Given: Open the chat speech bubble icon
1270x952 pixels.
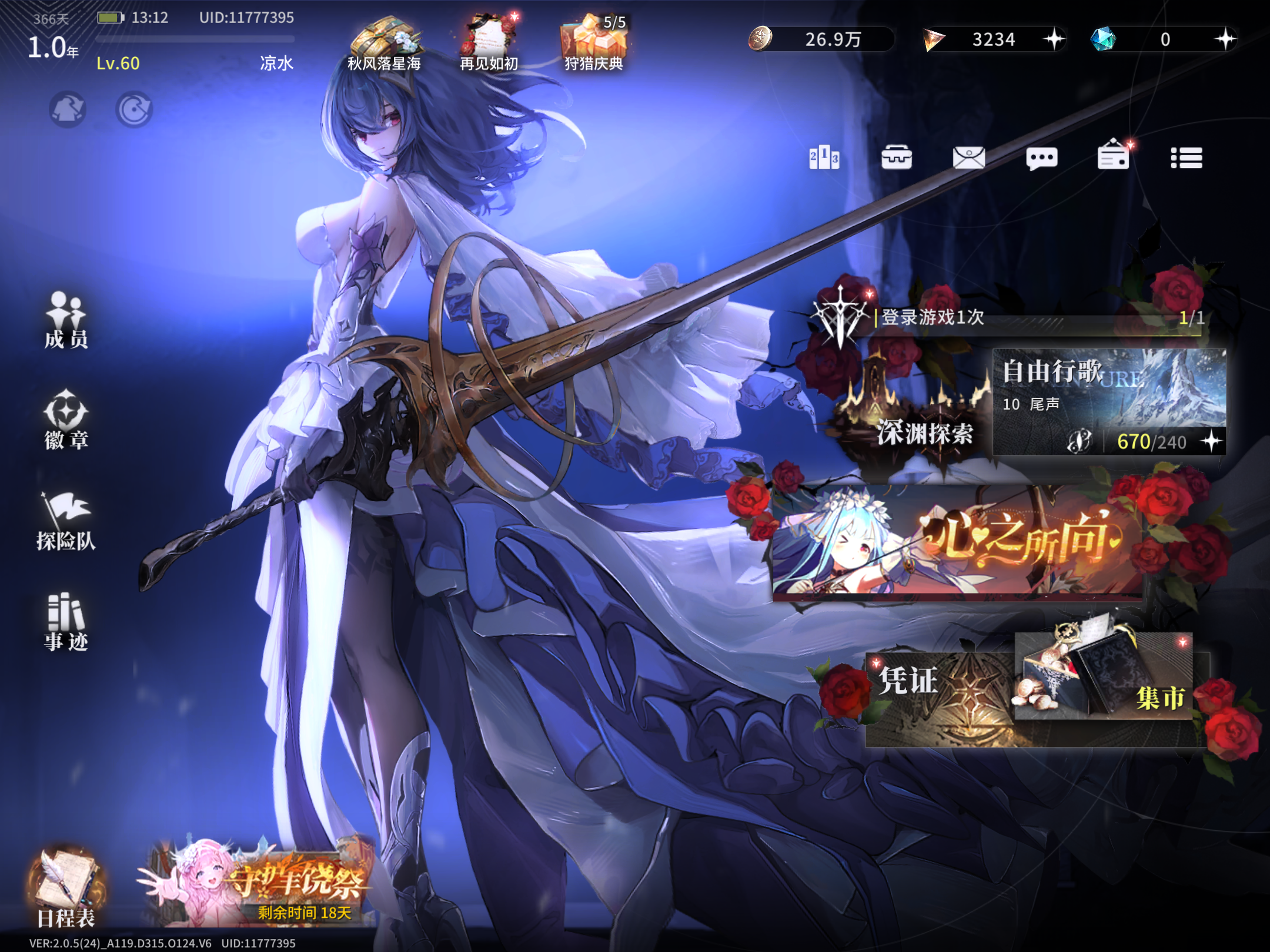Looking at the screenshot, I should 1041,157.
